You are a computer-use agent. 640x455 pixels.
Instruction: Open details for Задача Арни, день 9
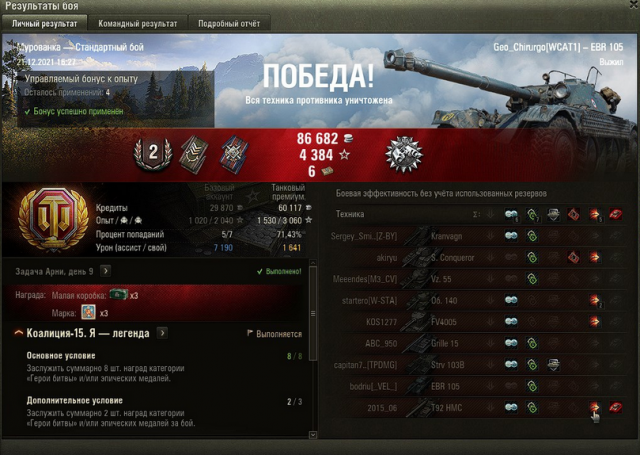tap(105, 270)
